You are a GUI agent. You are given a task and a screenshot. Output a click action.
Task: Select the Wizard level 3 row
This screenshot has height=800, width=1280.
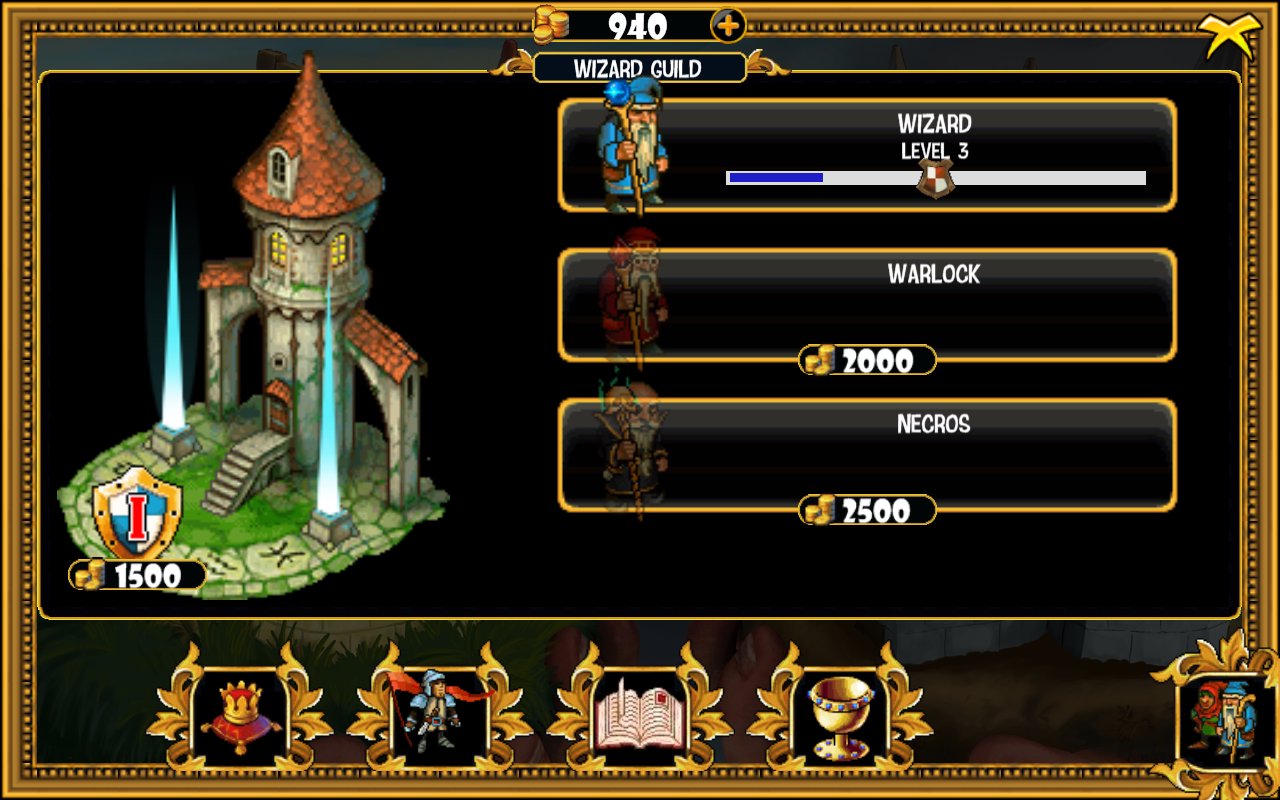pyautogui.click(x=866, y=155)
